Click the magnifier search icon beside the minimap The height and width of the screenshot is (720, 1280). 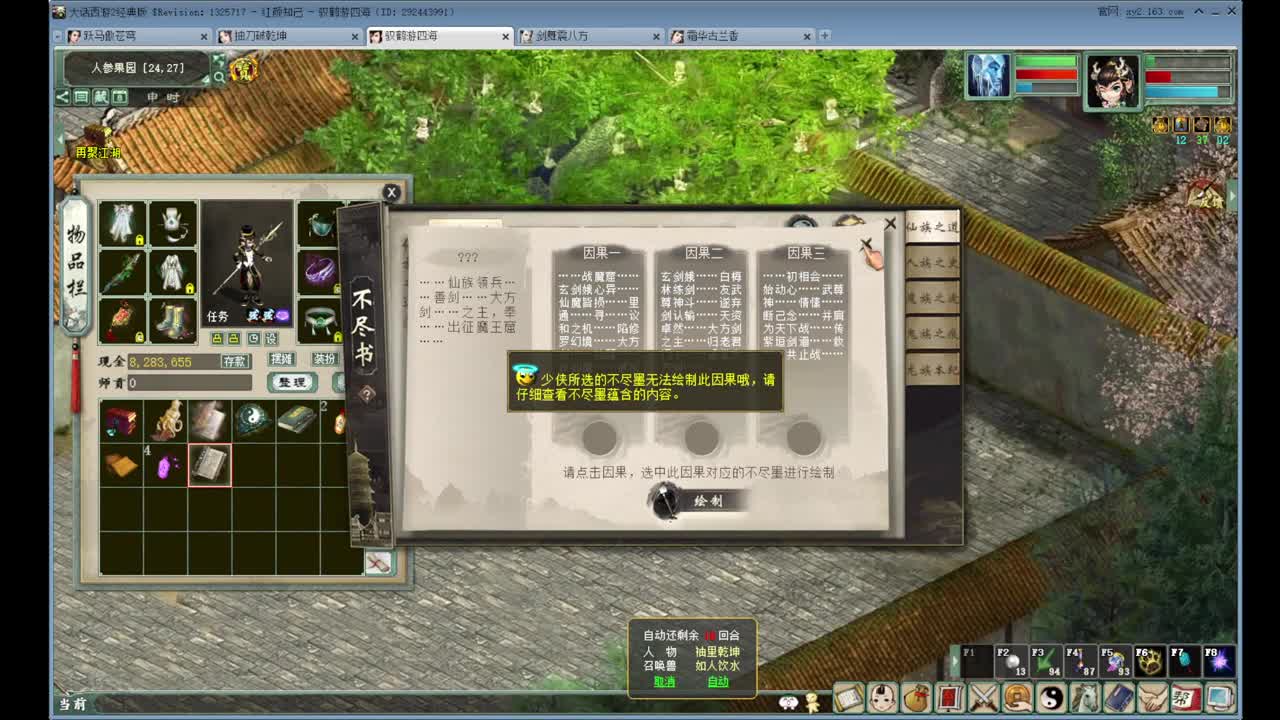pyautogui.click(x=219, y=76)
